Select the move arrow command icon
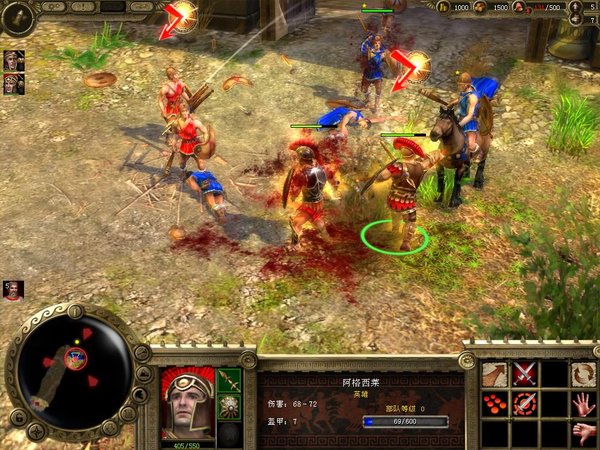This screenshot has width=600, height=450. [495, 374]
